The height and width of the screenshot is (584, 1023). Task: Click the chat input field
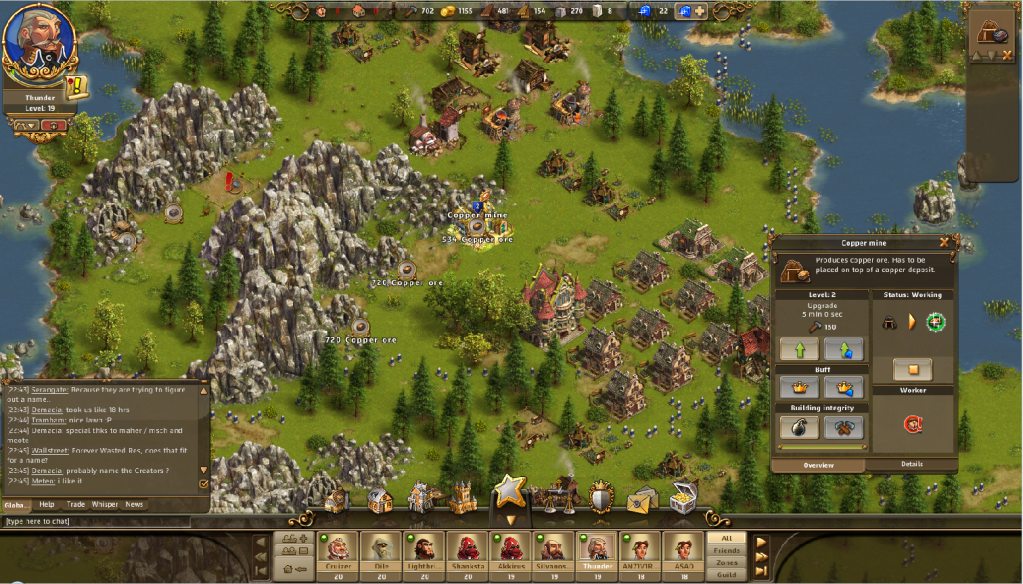100,521
